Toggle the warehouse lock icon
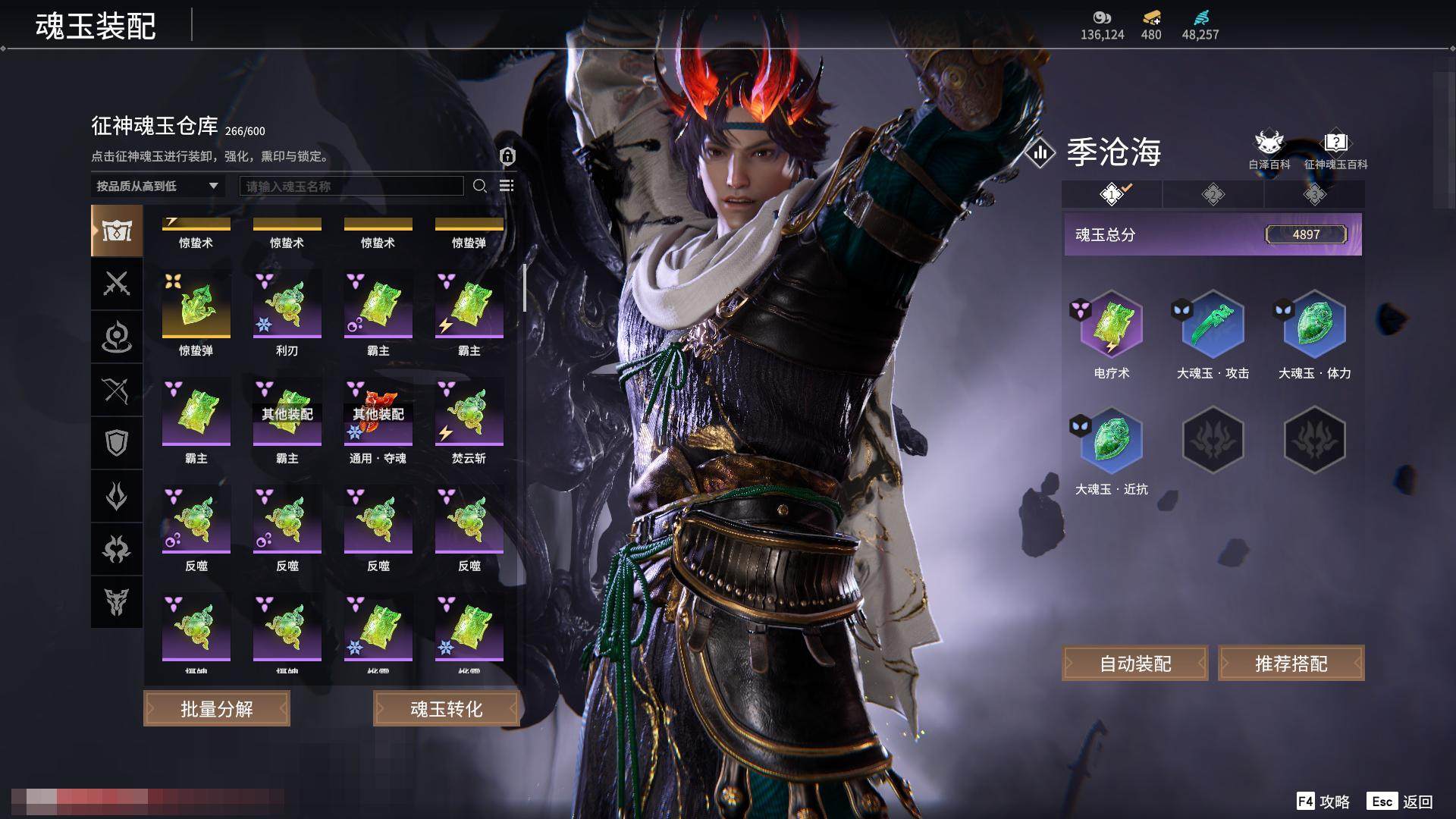 (507, 156)
